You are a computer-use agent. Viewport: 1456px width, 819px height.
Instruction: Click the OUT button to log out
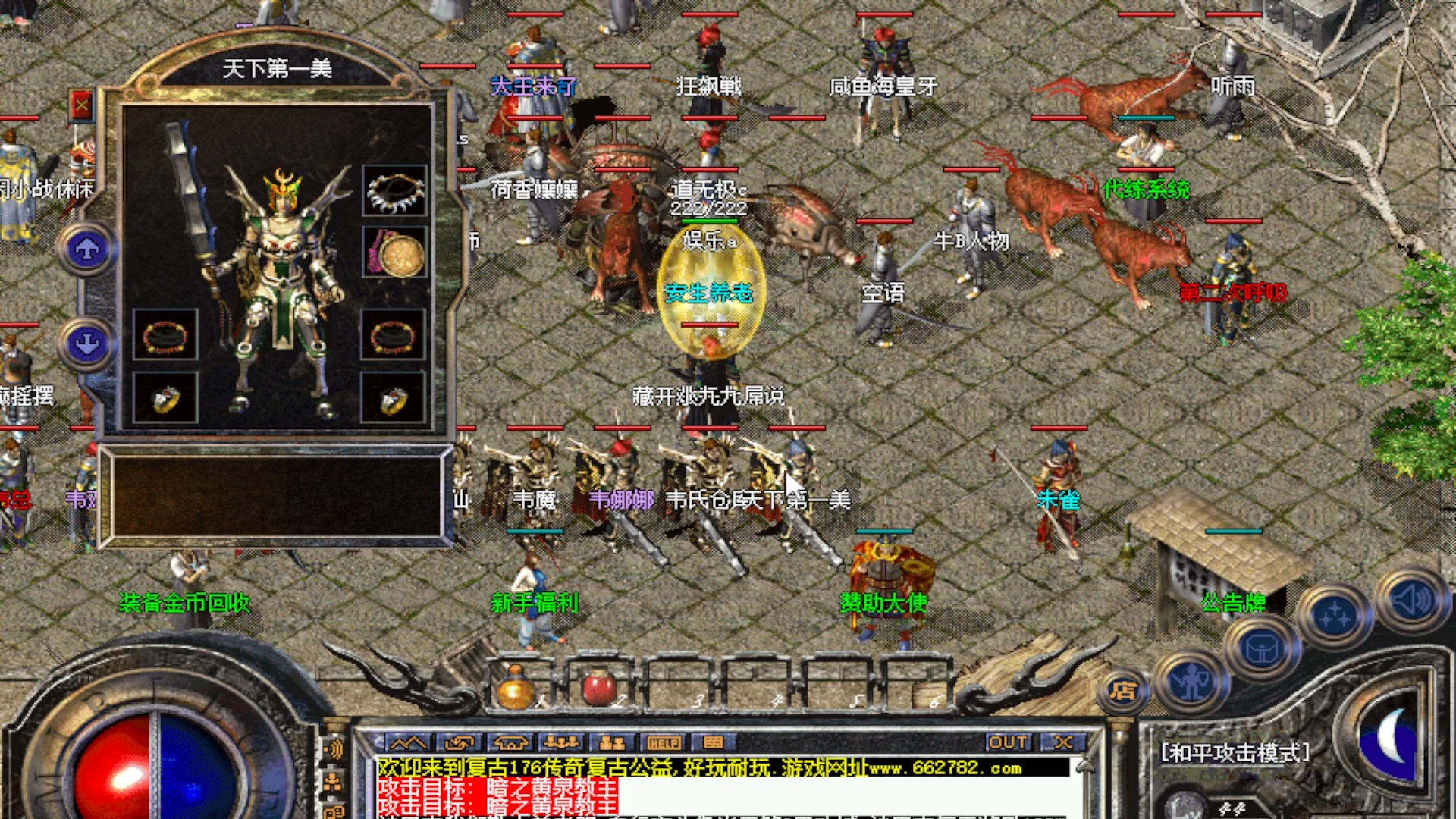pyautogui.click(x=1009, y=742)
